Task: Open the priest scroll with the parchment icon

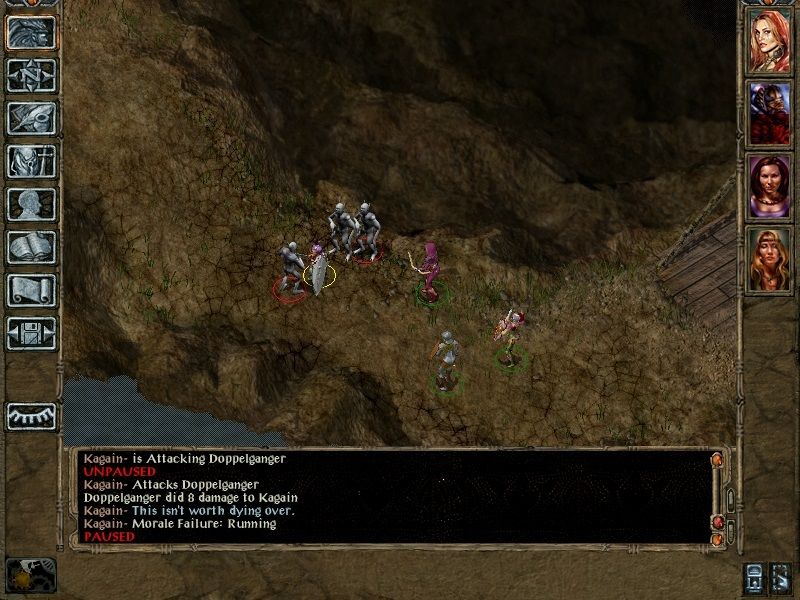Action: (31, 290)
